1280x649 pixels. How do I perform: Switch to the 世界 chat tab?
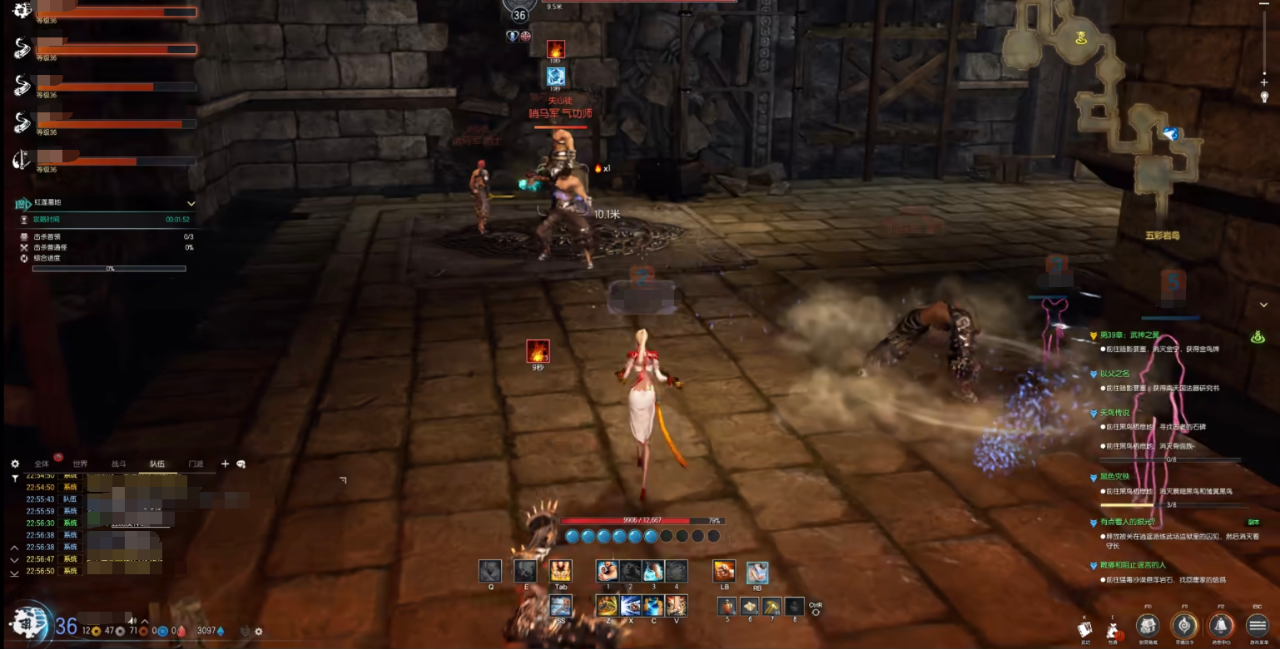coord(80,464)
